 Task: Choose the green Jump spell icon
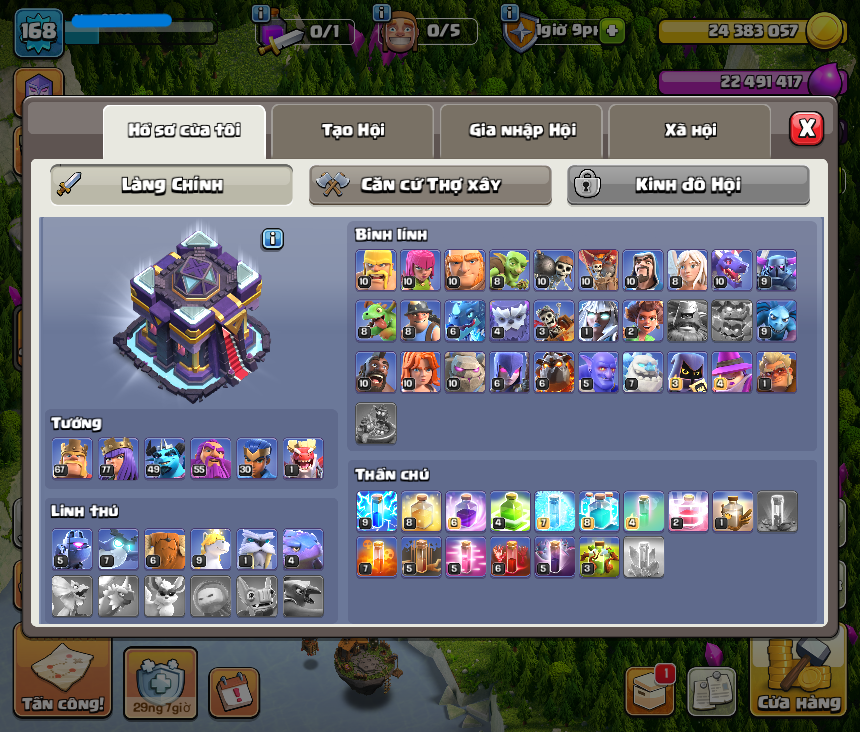click(509, 510)
